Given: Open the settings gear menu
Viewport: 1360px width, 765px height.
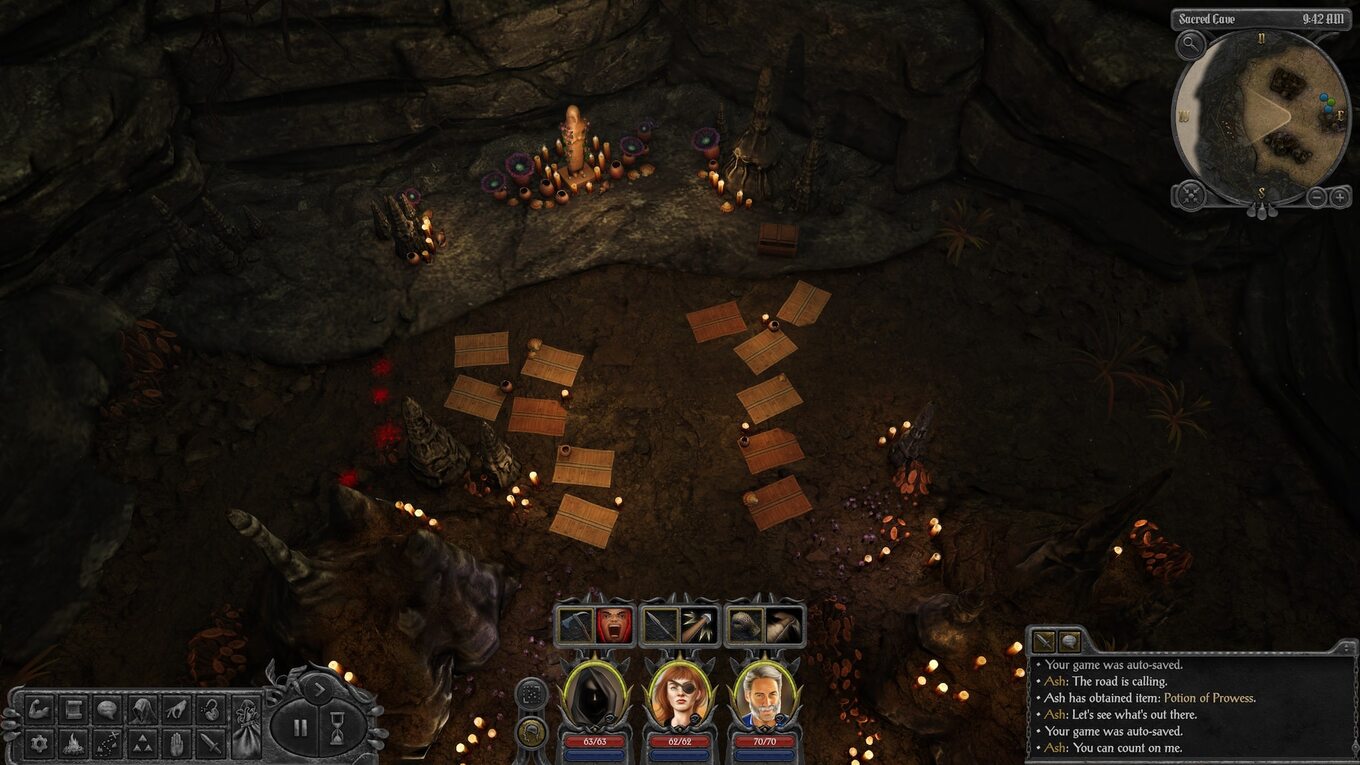Looking at the screenshot, I should pyautogui.click(x=40, y=743).
